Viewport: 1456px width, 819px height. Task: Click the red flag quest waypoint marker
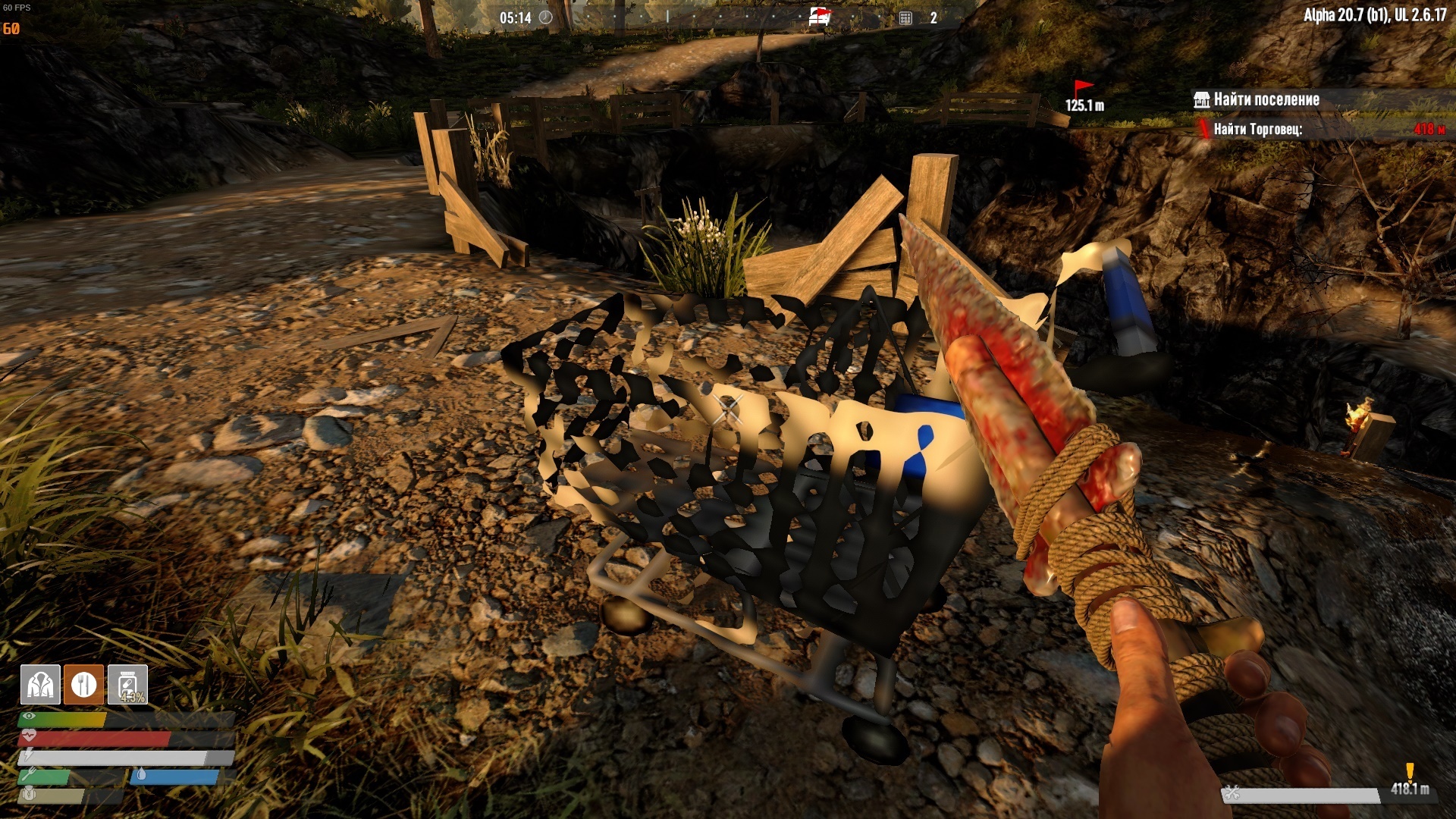1083,89
